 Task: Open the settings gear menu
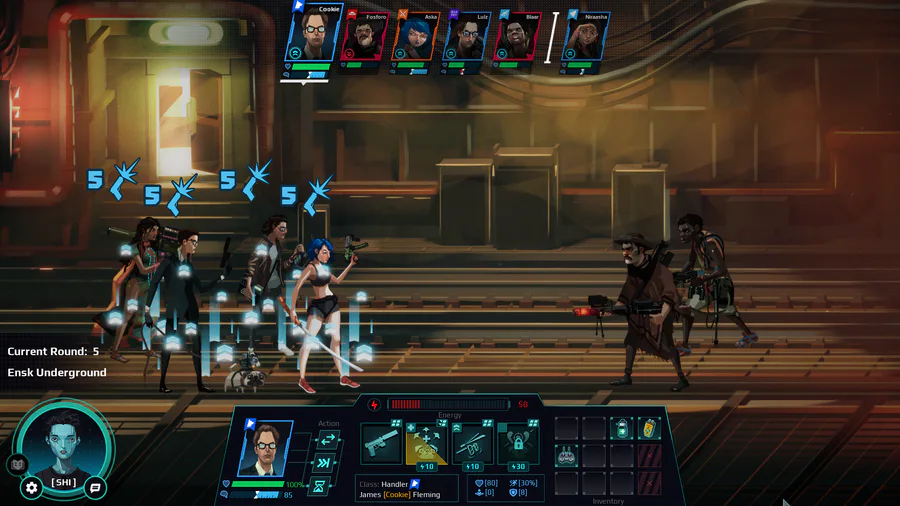pos(31,488)
